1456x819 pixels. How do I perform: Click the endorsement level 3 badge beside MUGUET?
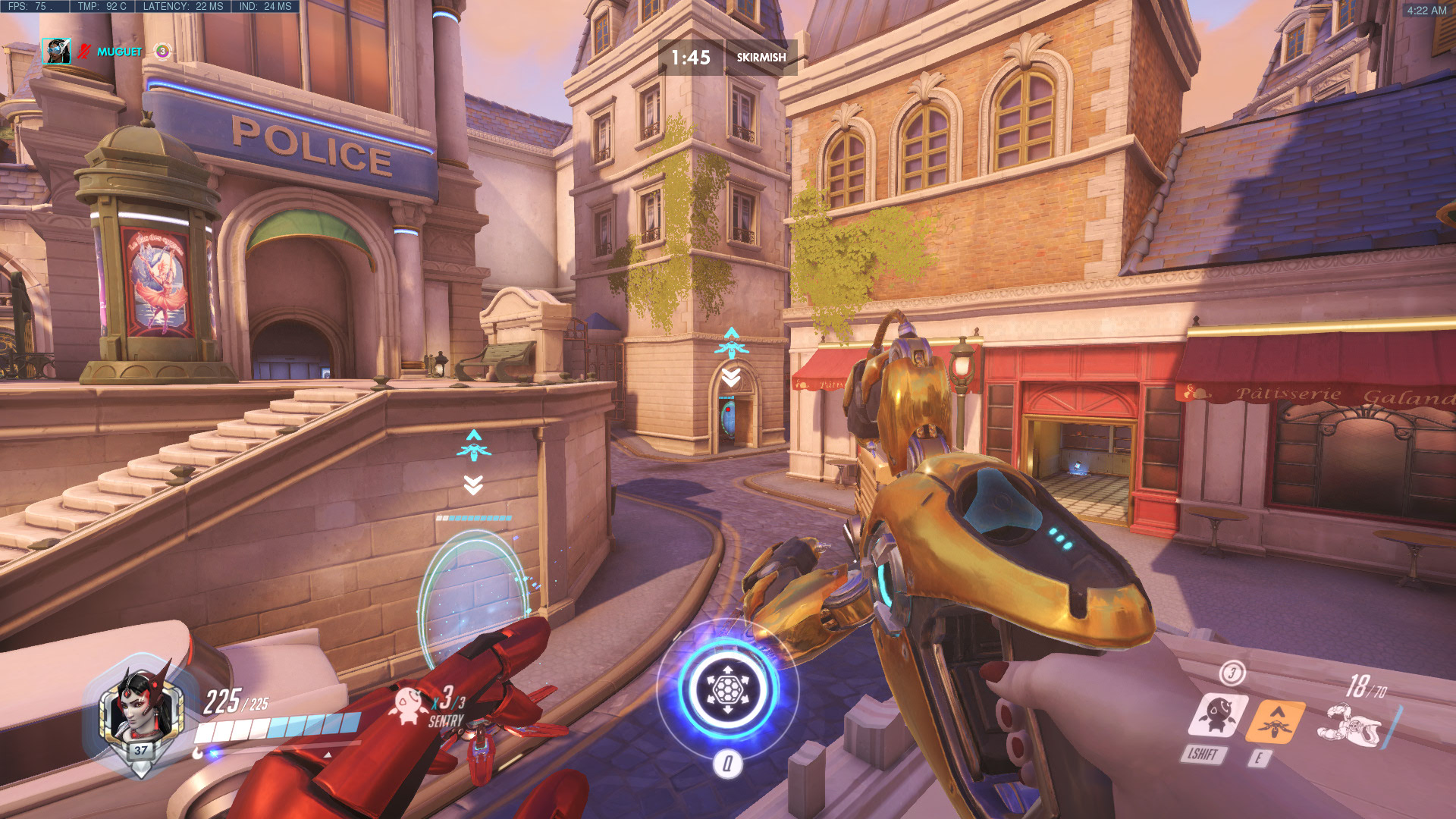pyautogui.click(x=162, y=52)
